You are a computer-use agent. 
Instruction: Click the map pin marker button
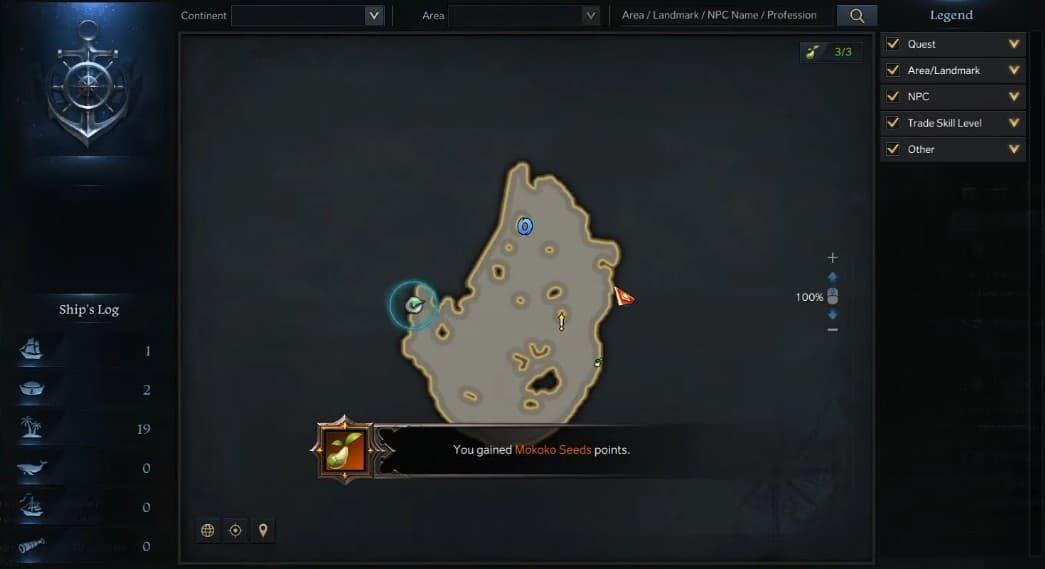263,530
